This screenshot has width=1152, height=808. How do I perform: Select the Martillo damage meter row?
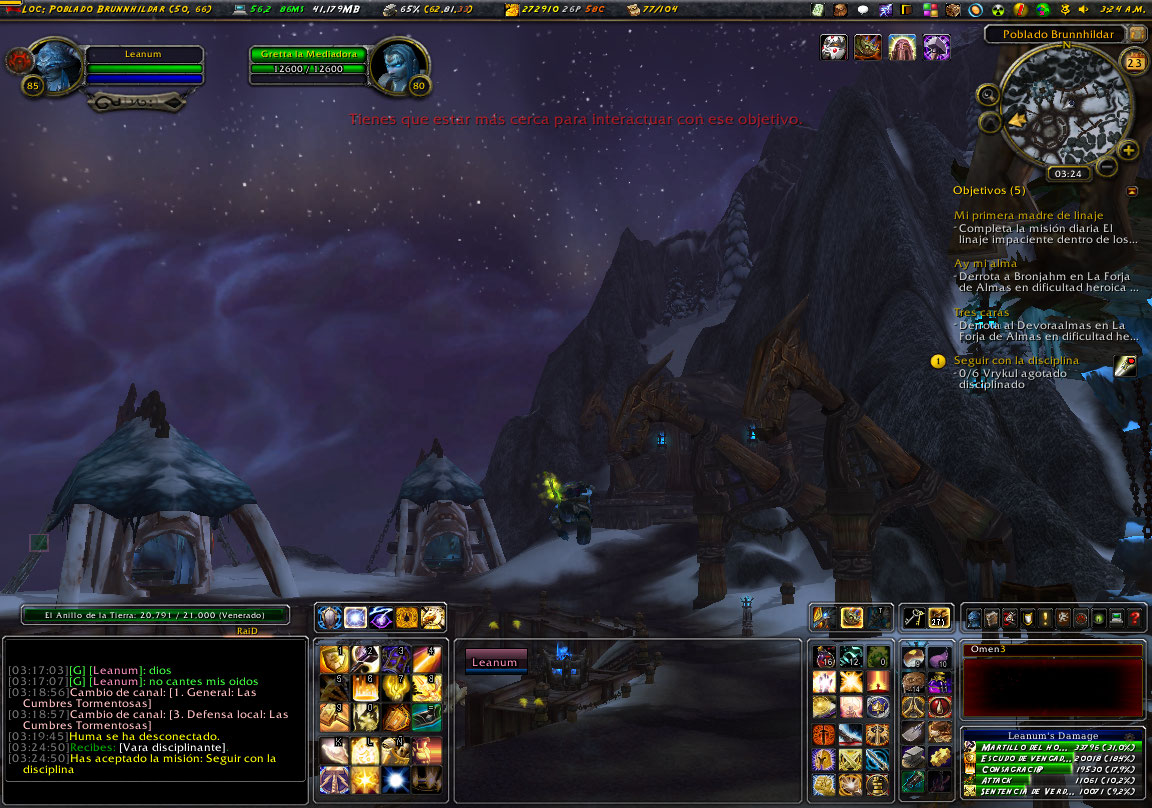click(1052, 747)
